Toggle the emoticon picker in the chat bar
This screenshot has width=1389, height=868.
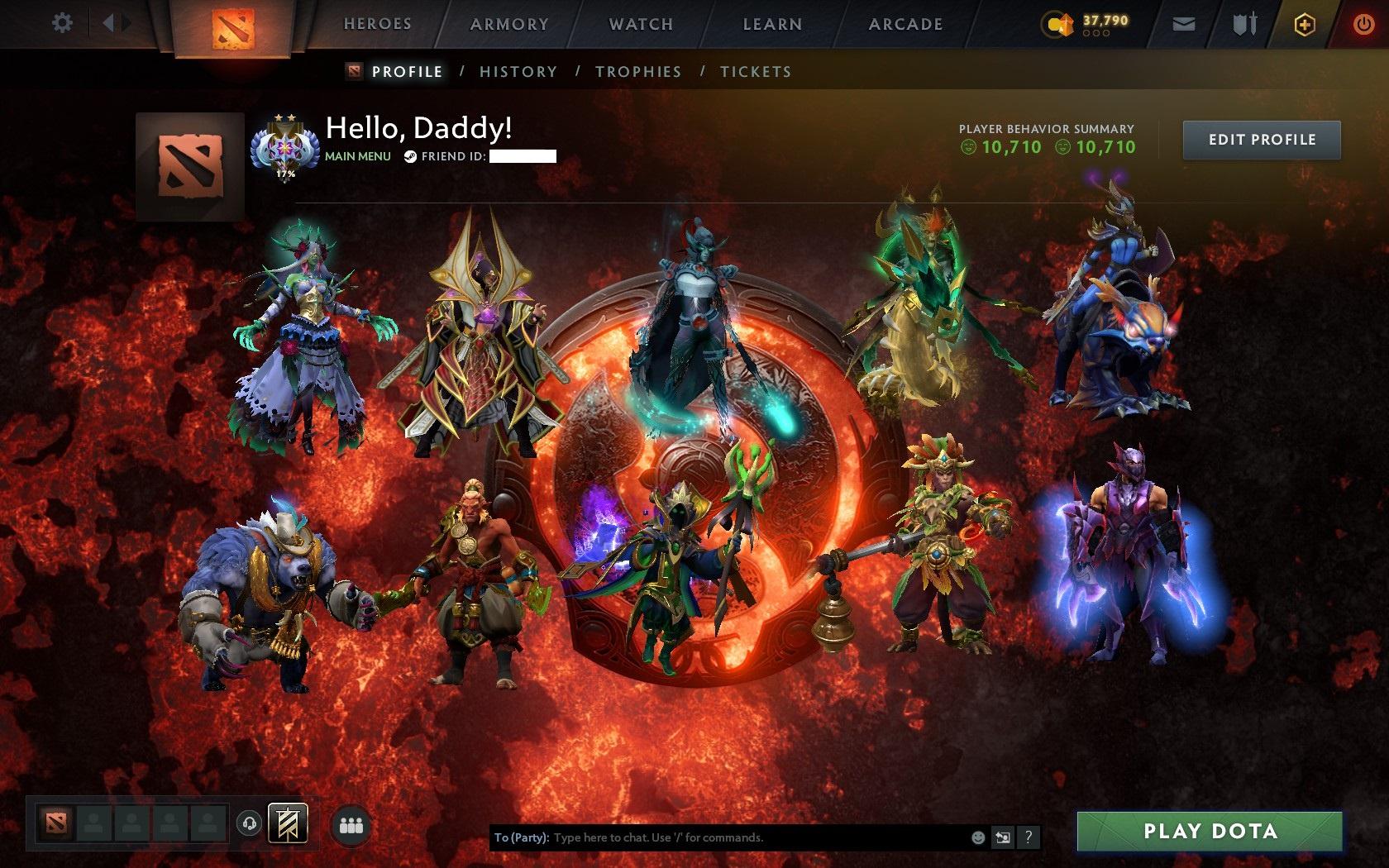(x=978, y=837)
